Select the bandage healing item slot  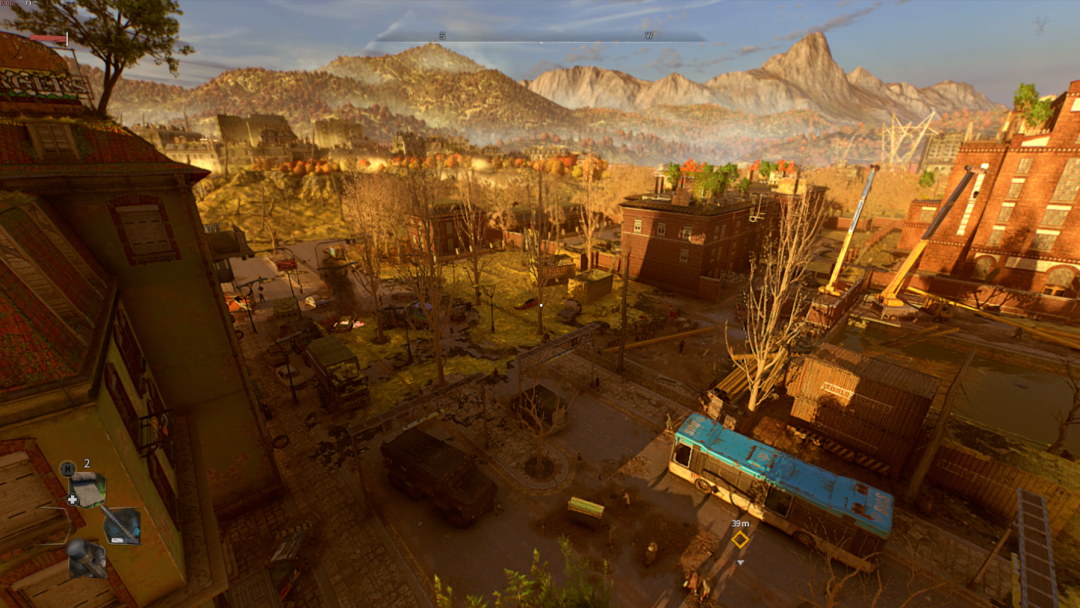click(x=88, y=490)
